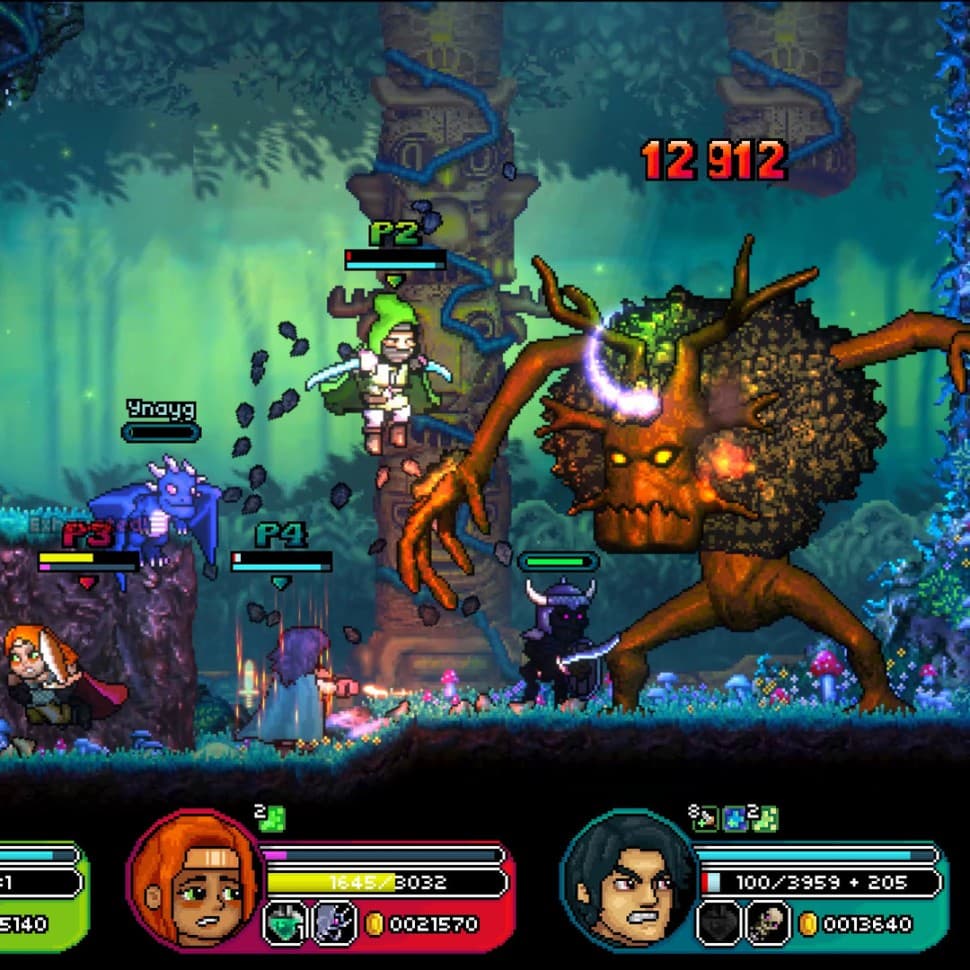Select the dark shadow ability slot

(x=718, y=923)
